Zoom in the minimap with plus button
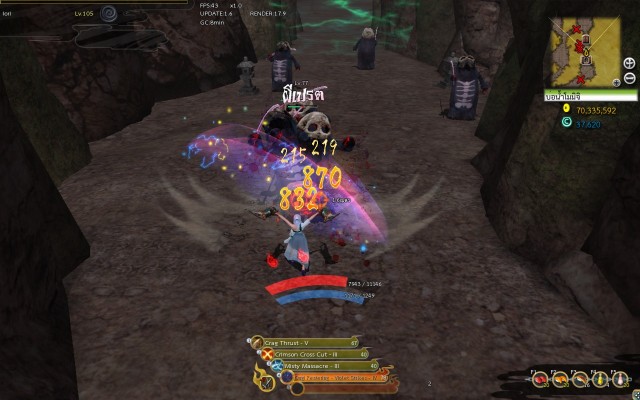Viewport: 640px width, 400px height. coord(629,64)
